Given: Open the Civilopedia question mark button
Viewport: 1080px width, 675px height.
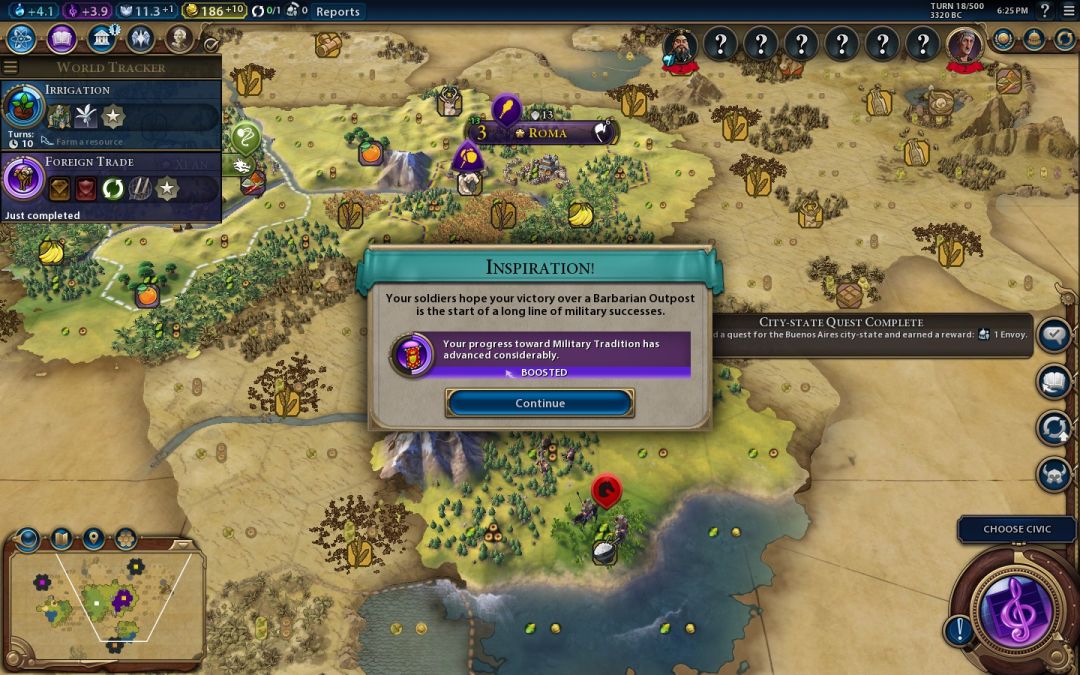Looking at the screenshot, I should click(1045, 12).
